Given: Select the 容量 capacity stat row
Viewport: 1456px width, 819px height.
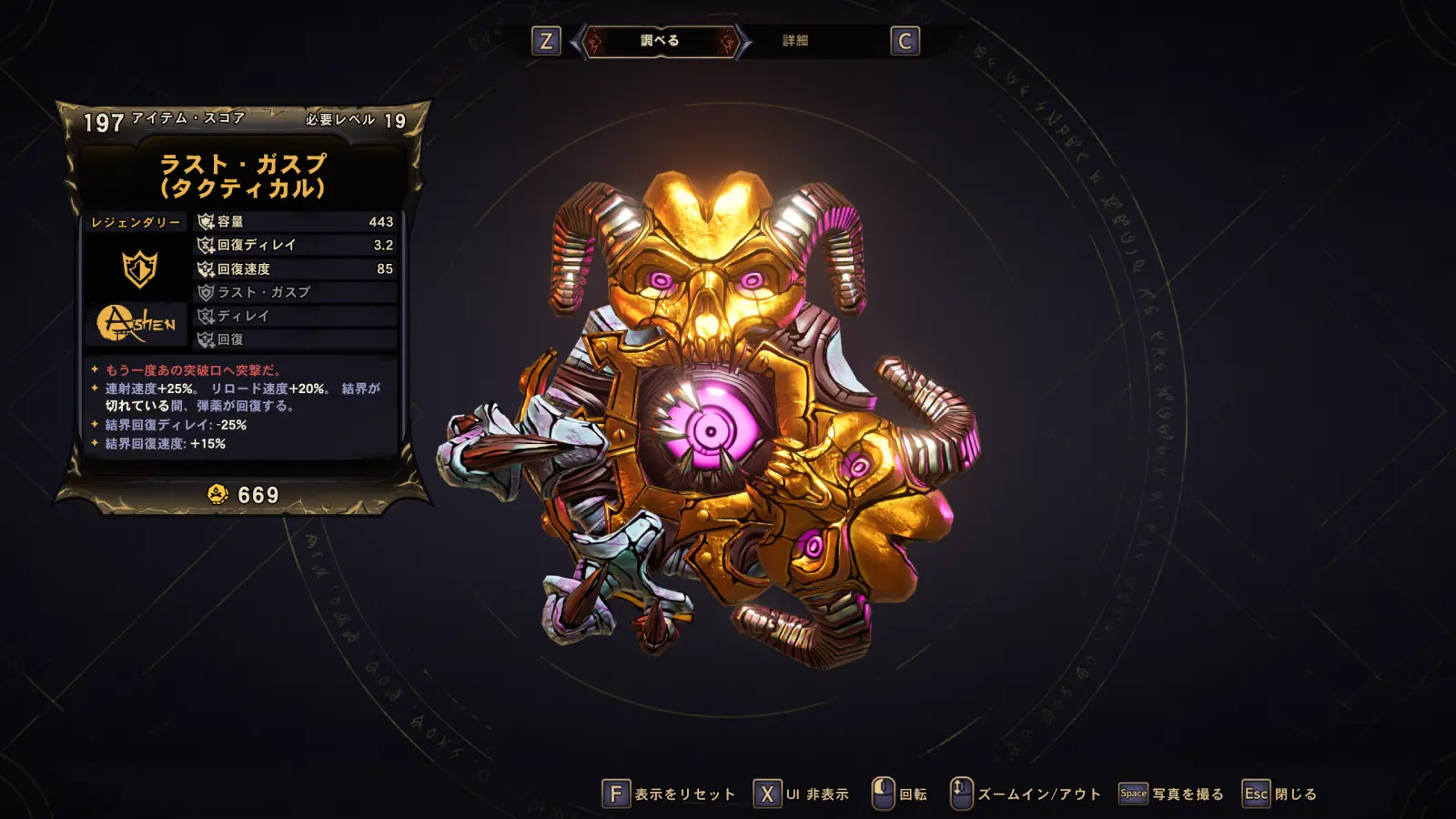Looking at the screenshot, I should pos(296,222).
